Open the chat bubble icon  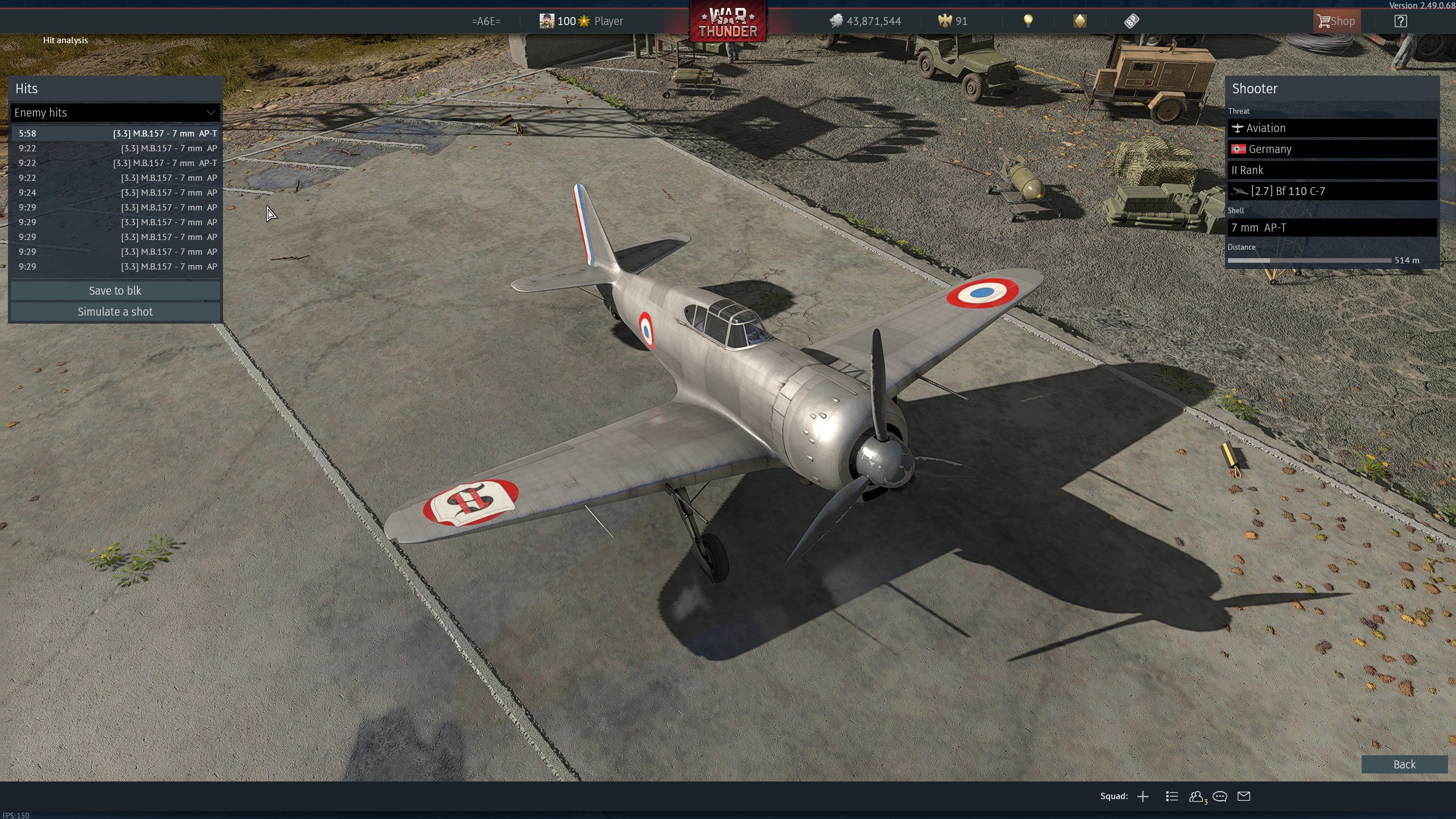1219,796
